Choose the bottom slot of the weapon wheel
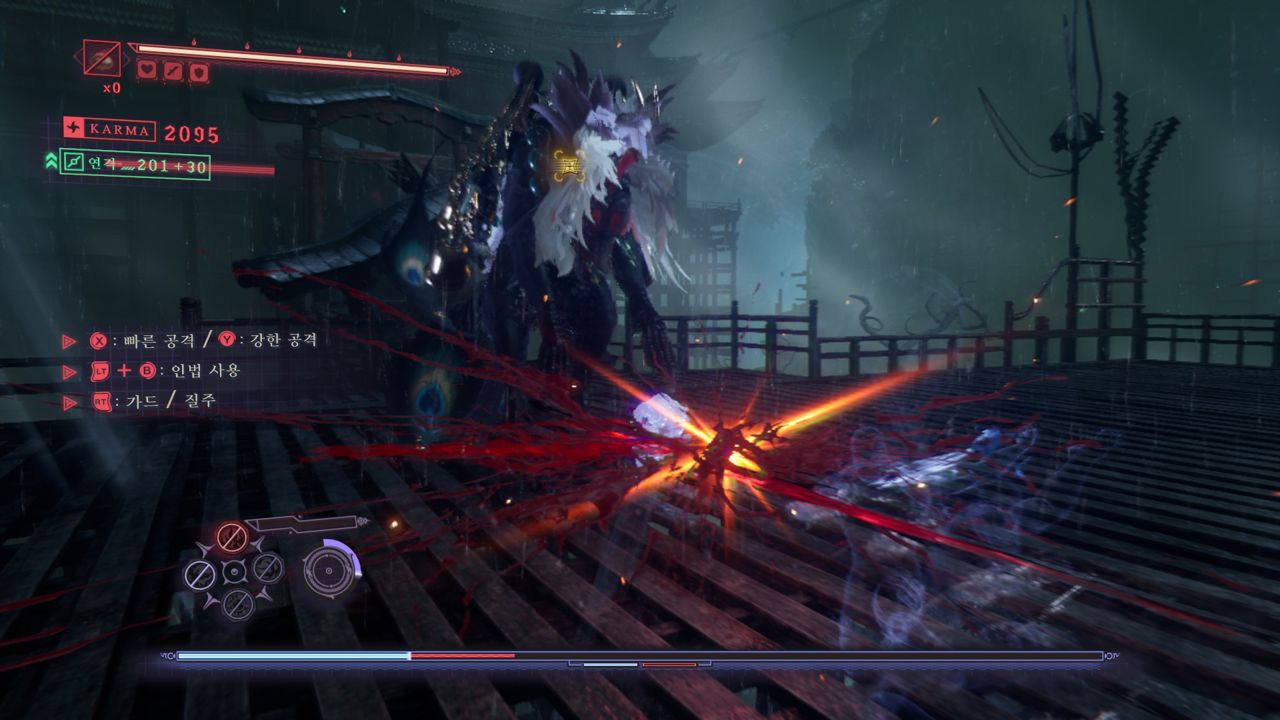This screenshot has width=1280, height=720. 236,603
